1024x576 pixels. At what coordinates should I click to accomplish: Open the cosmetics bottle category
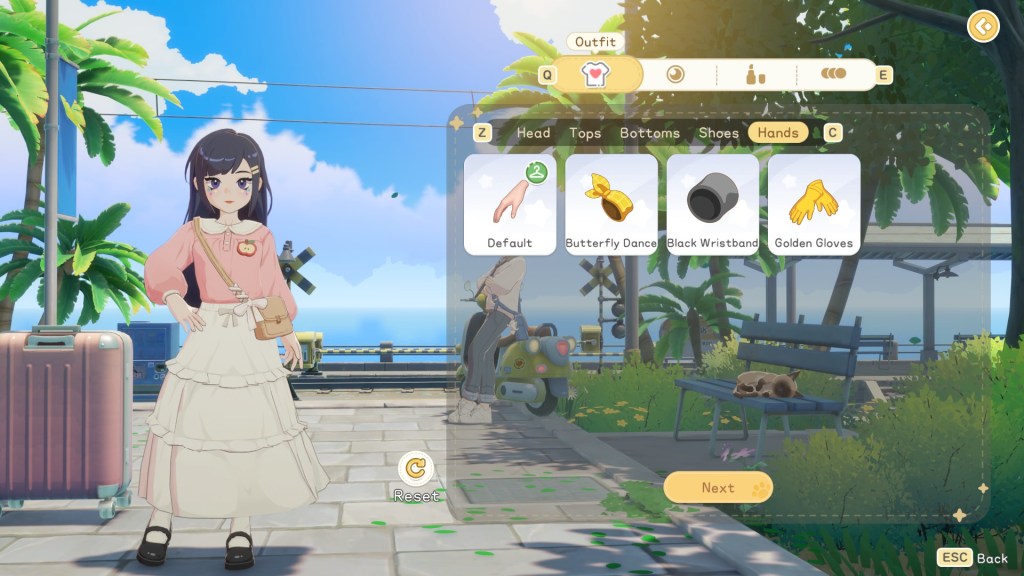pyautogui.click(x=756, y=74)
